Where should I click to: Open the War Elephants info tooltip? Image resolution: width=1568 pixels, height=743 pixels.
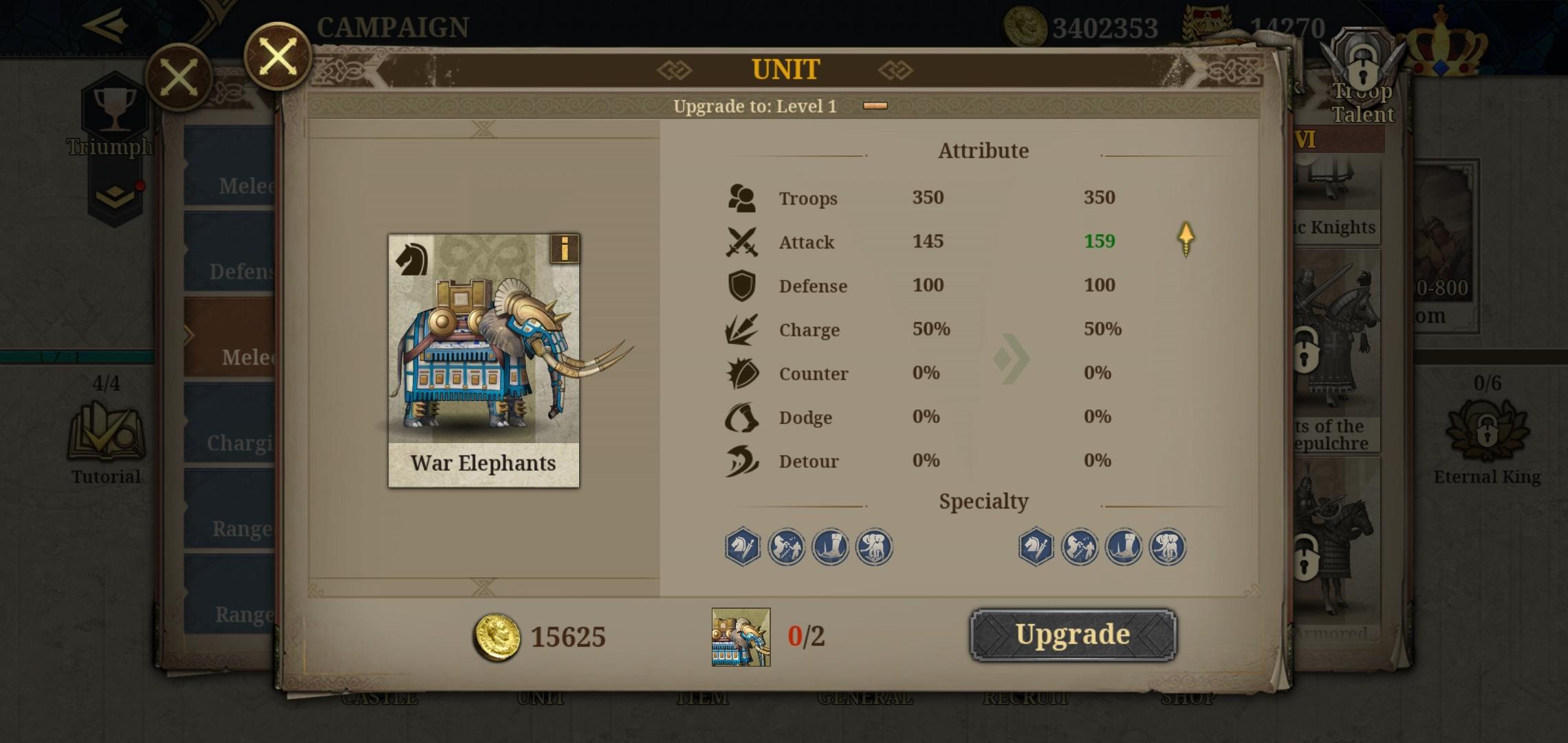coord(565,249)
